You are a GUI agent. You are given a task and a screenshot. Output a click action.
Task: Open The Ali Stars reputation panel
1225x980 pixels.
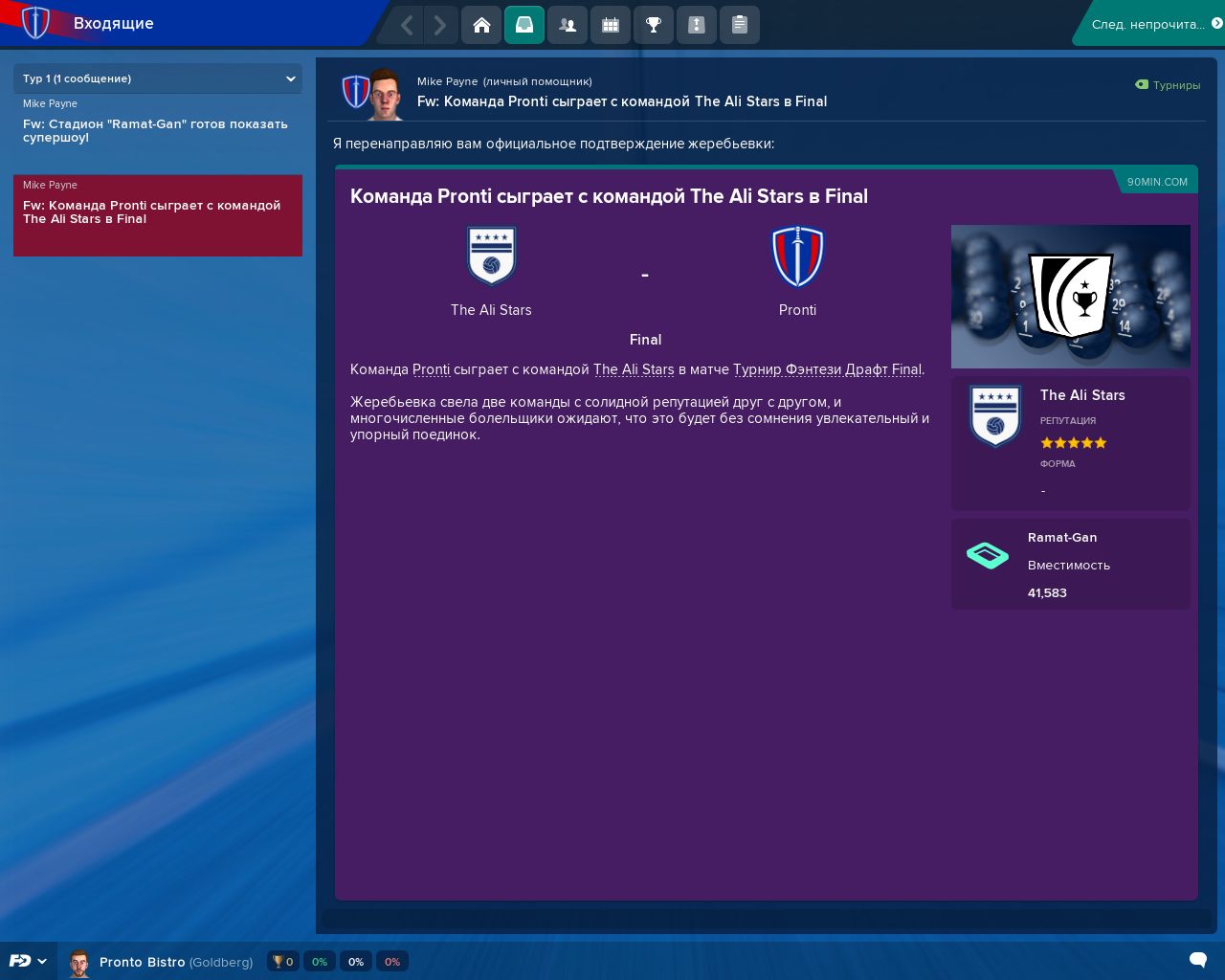[x=1070, y=443]
